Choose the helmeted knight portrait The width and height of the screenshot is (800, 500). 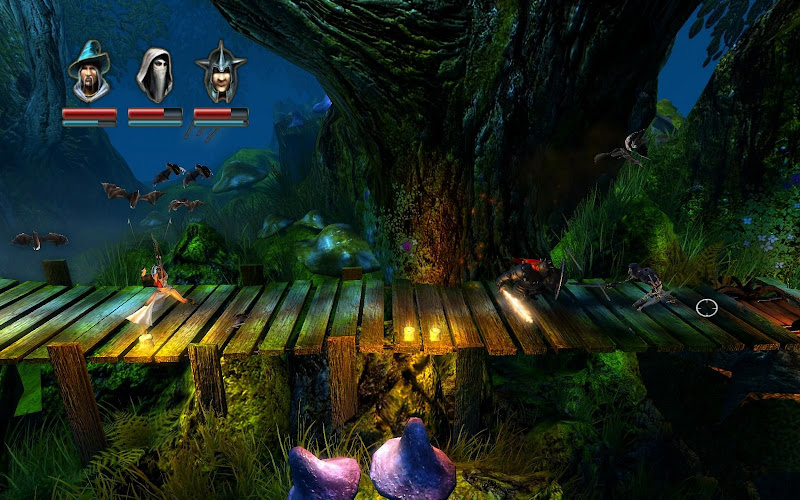220,73
